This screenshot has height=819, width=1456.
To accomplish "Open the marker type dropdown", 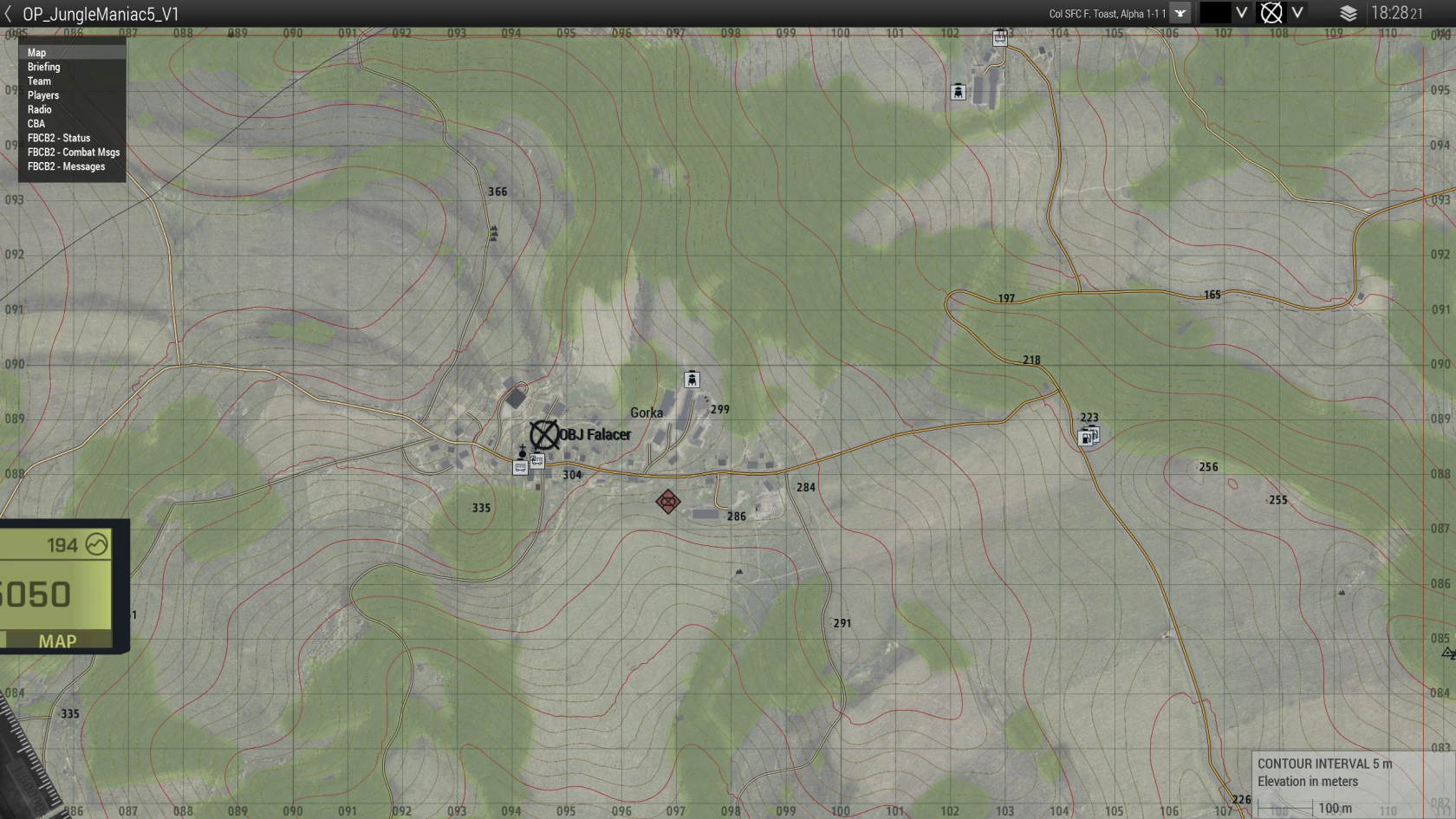I will click(x=1297, y=13).
